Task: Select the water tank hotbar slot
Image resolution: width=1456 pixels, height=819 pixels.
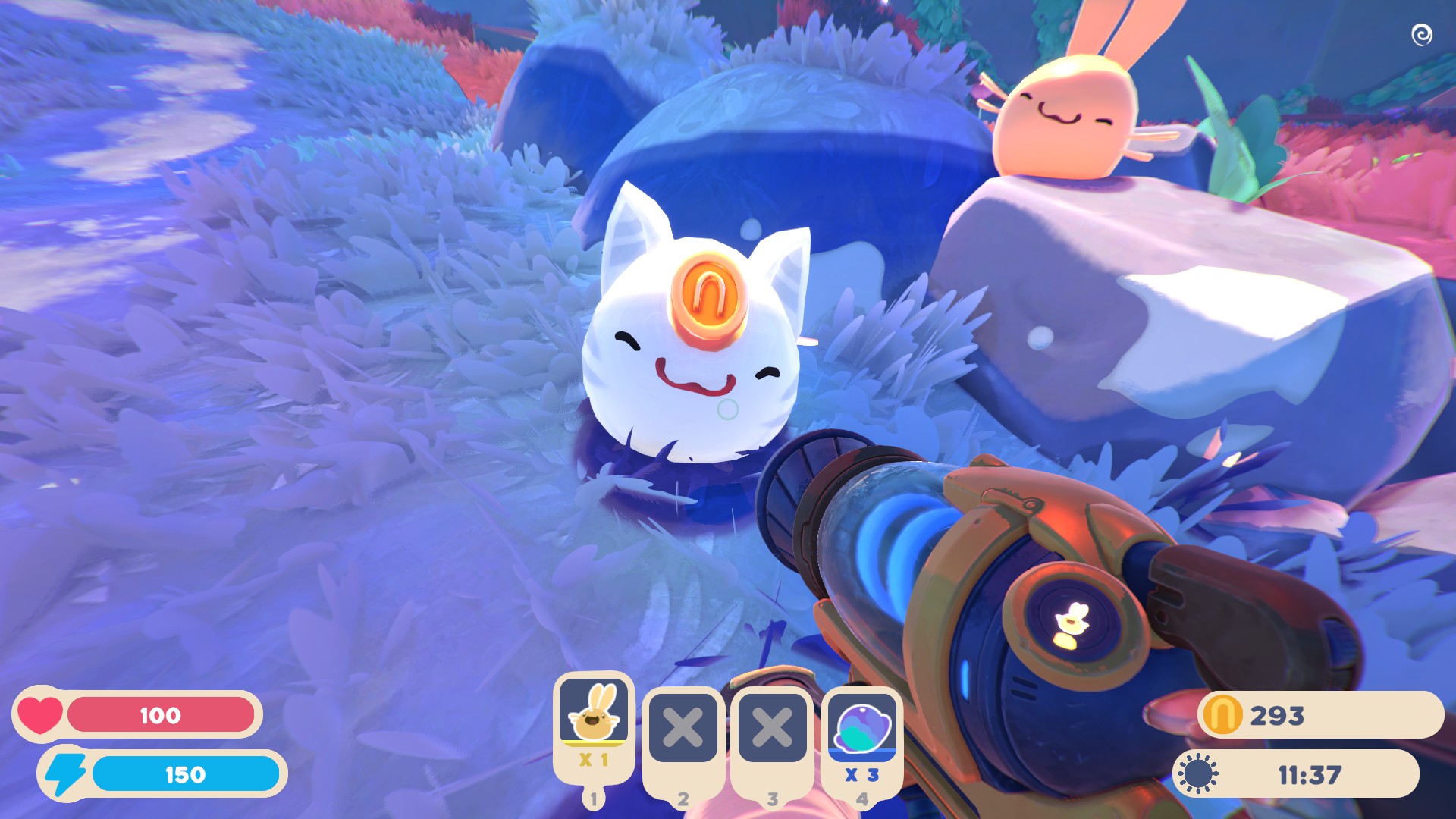Action: pyautogui.click(x=862, y=729)
